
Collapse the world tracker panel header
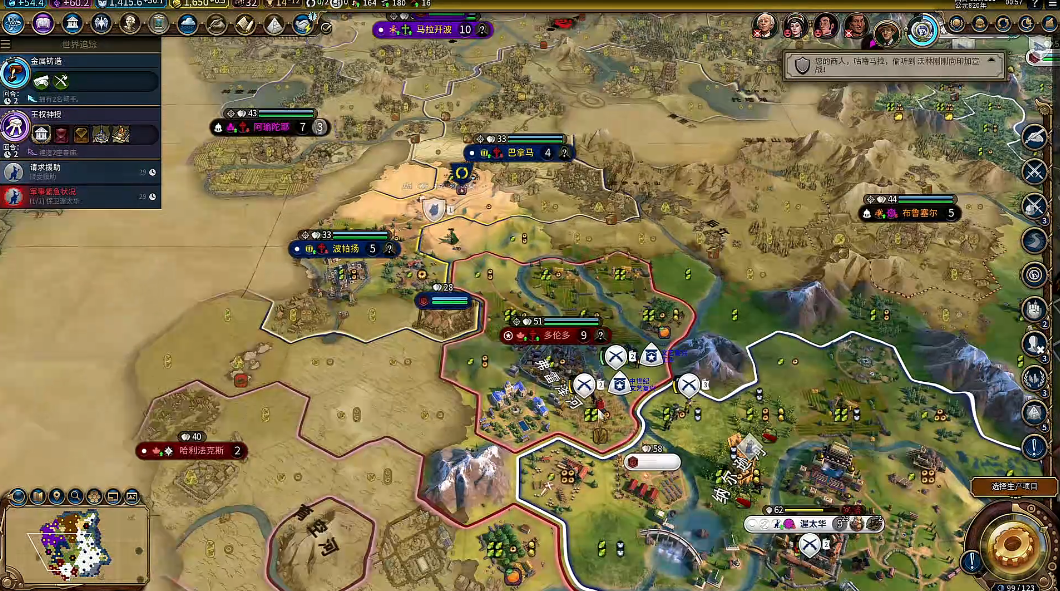pyautogui.click(x=80, y=45)
